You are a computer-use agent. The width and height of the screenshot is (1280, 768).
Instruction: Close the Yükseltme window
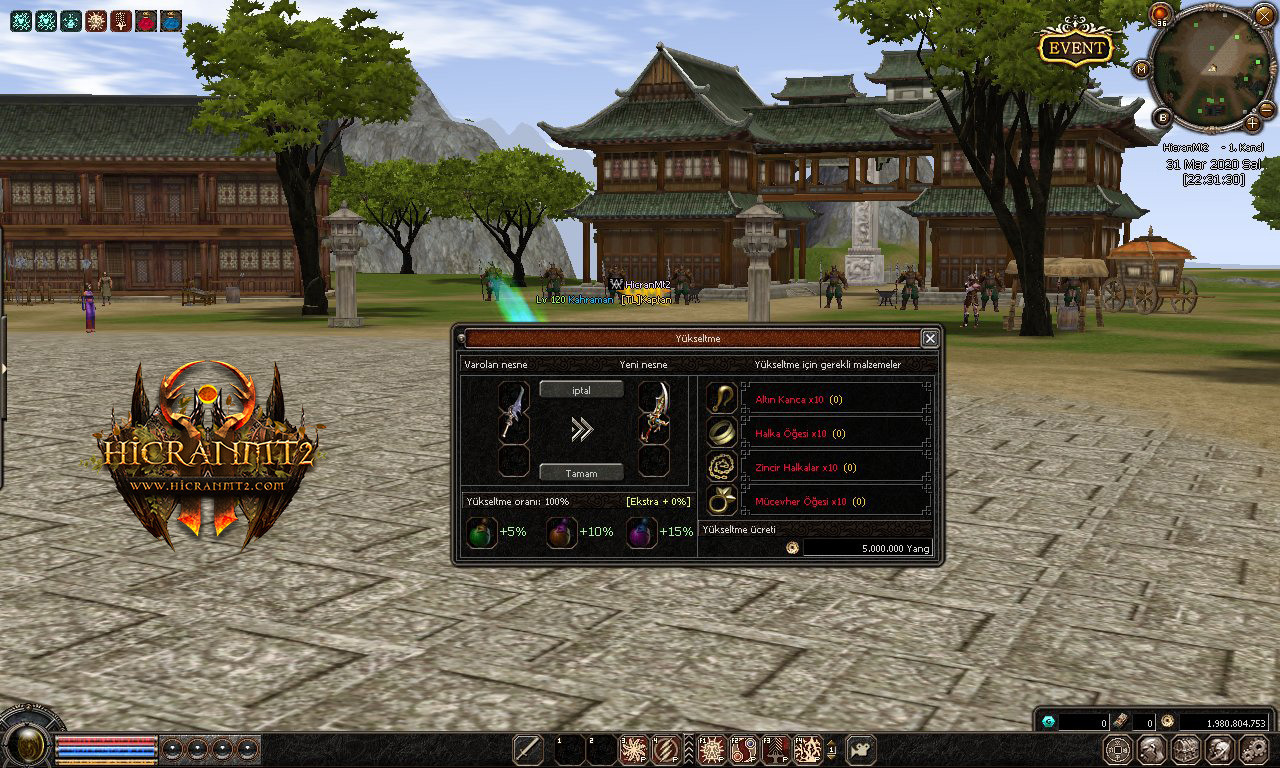(930, 339)
